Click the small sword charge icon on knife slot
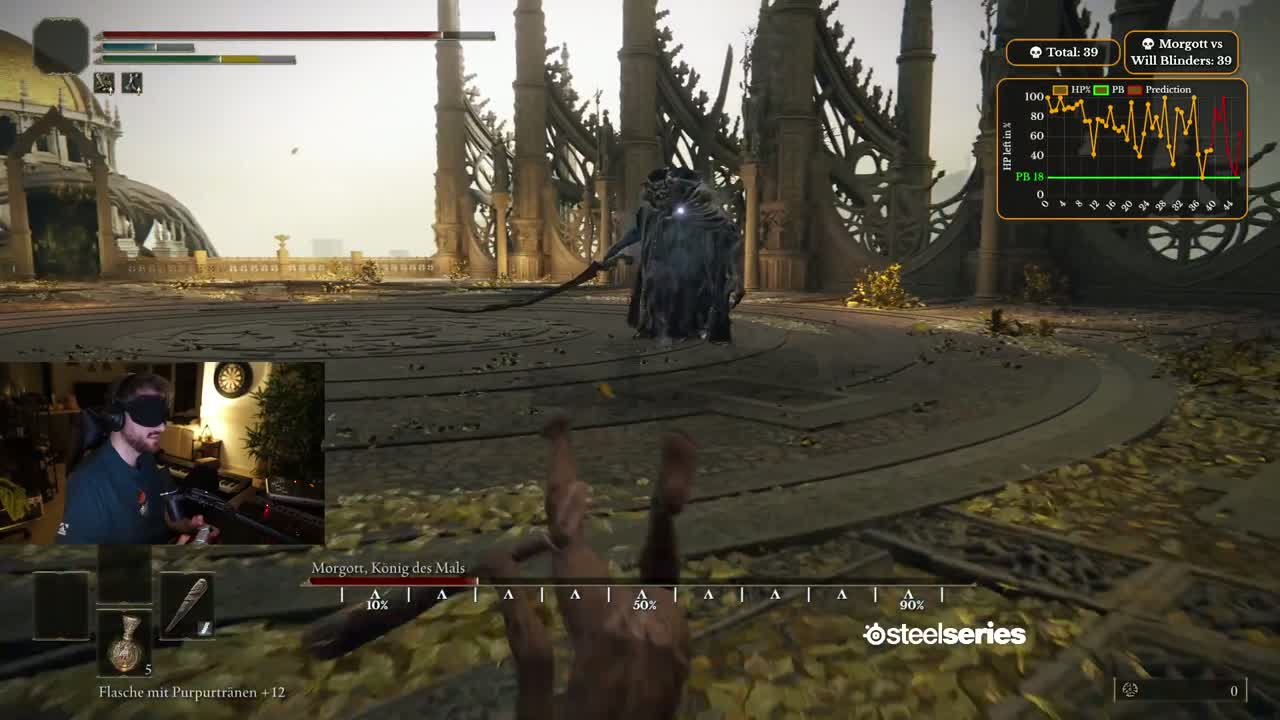 205,627
